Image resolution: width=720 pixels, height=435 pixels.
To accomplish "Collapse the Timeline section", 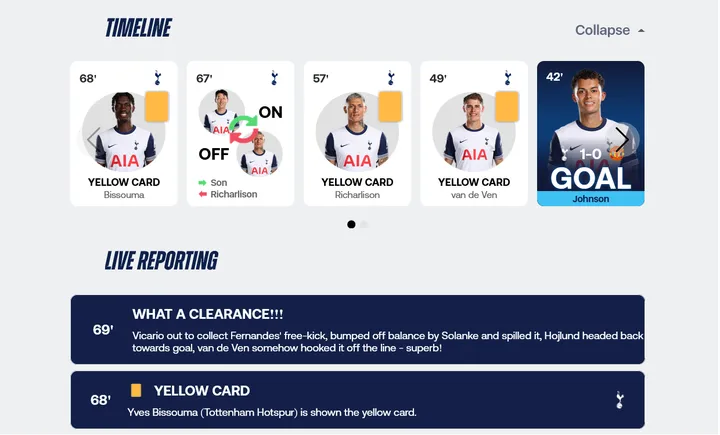I will 609,30.
